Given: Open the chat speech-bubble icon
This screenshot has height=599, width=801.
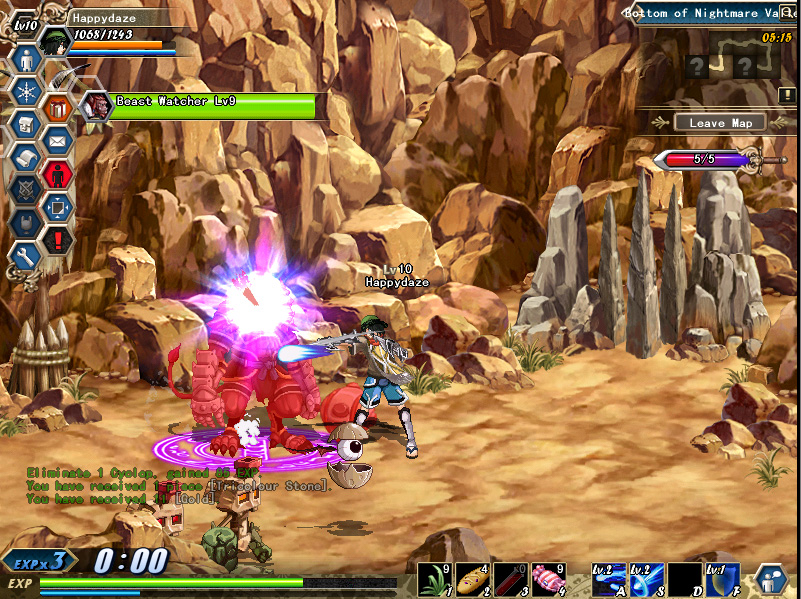Looking at the screenshot, I should pos(771,580).
